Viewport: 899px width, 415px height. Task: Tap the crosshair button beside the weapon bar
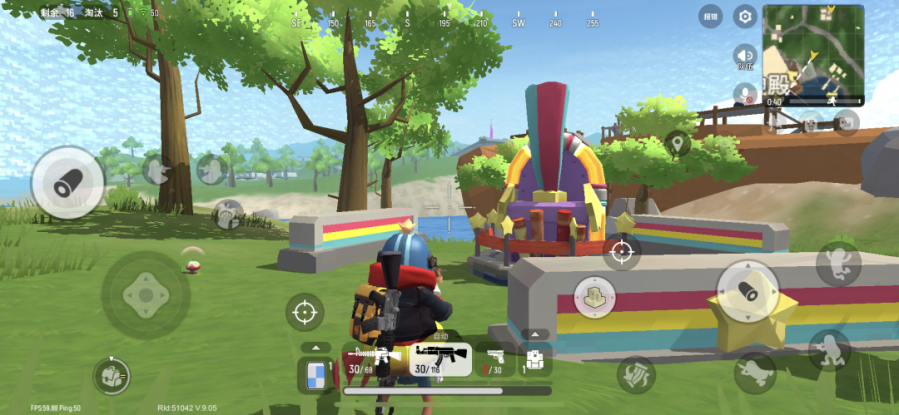[x=304, y=312]
